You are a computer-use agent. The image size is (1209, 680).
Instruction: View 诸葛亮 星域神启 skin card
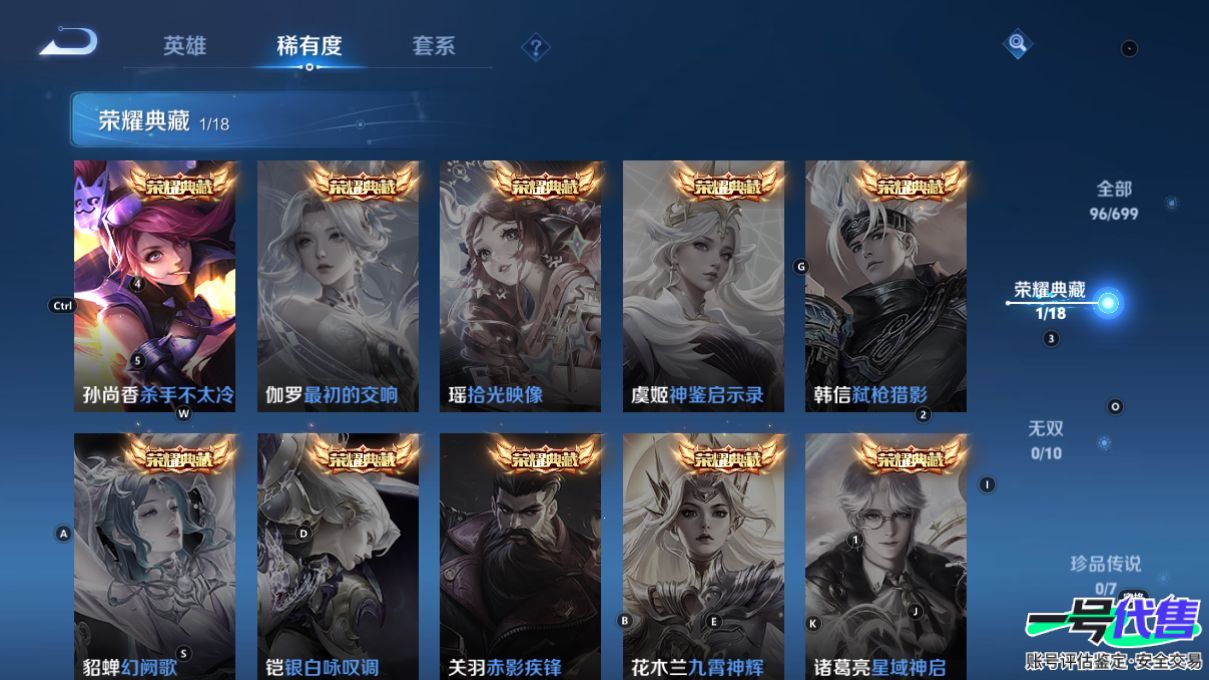click(885, 556)
